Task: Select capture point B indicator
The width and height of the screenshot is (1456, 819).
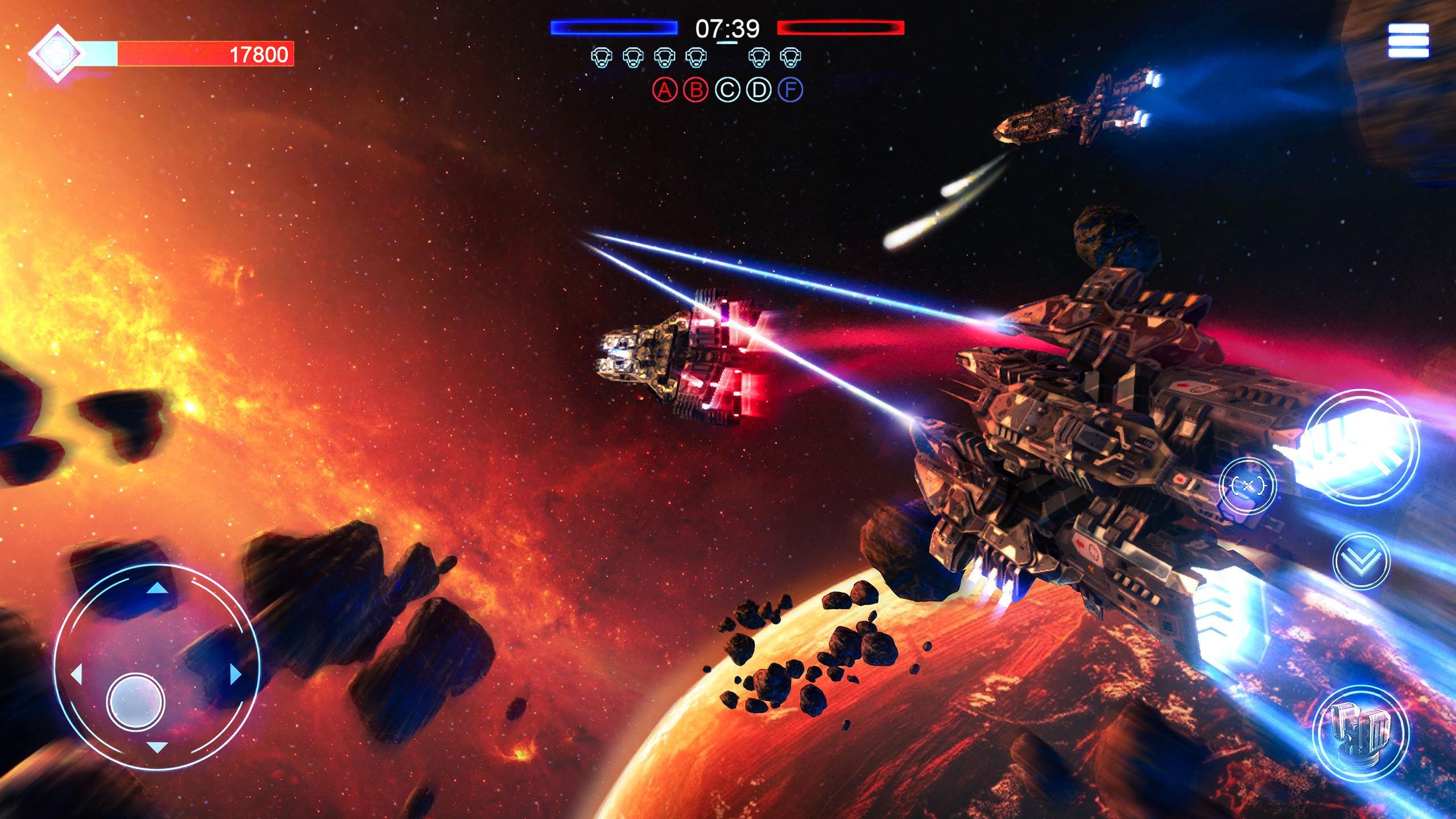Action: 696,89
